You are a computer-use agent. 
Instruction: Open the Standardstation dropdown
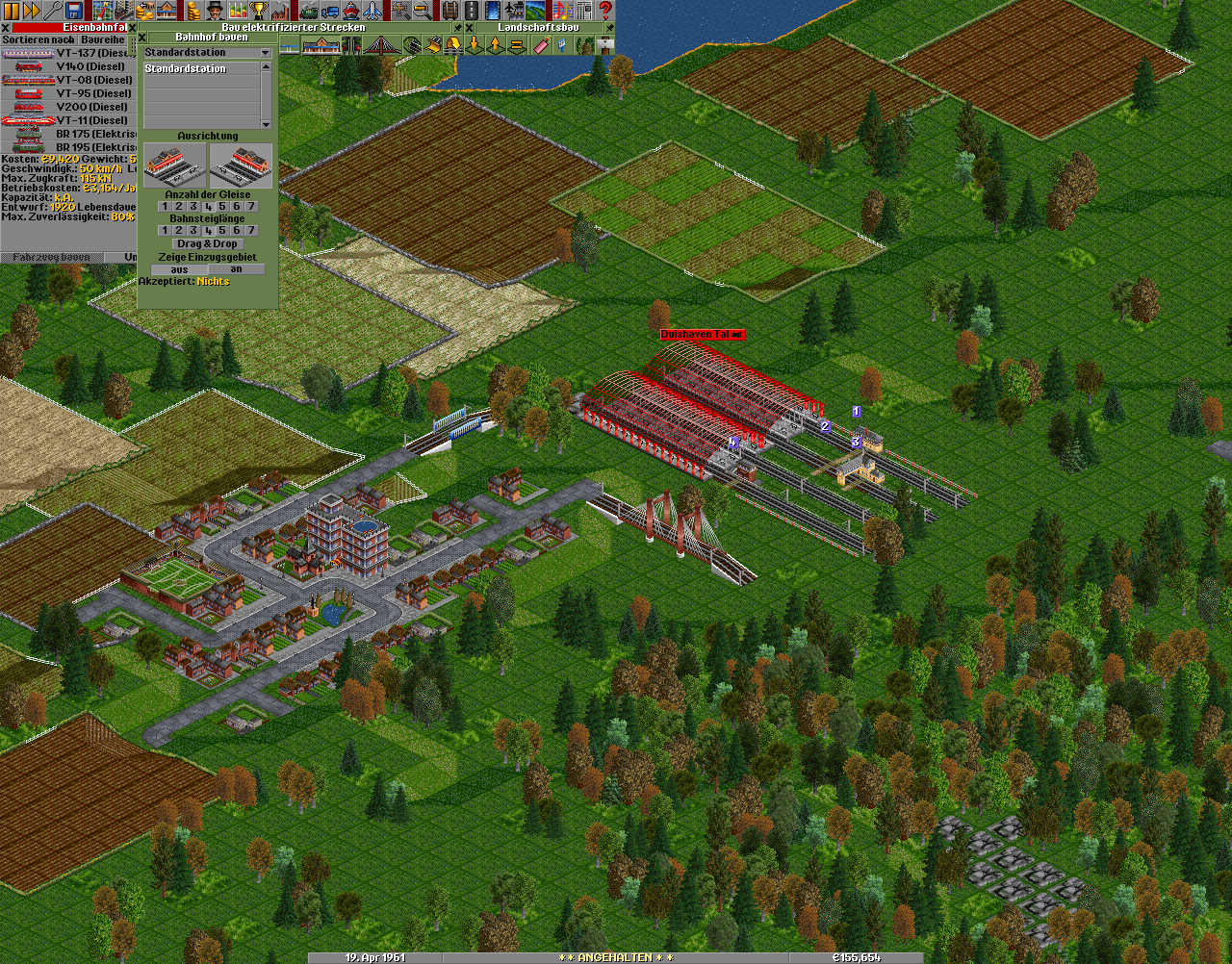[266, 53]
